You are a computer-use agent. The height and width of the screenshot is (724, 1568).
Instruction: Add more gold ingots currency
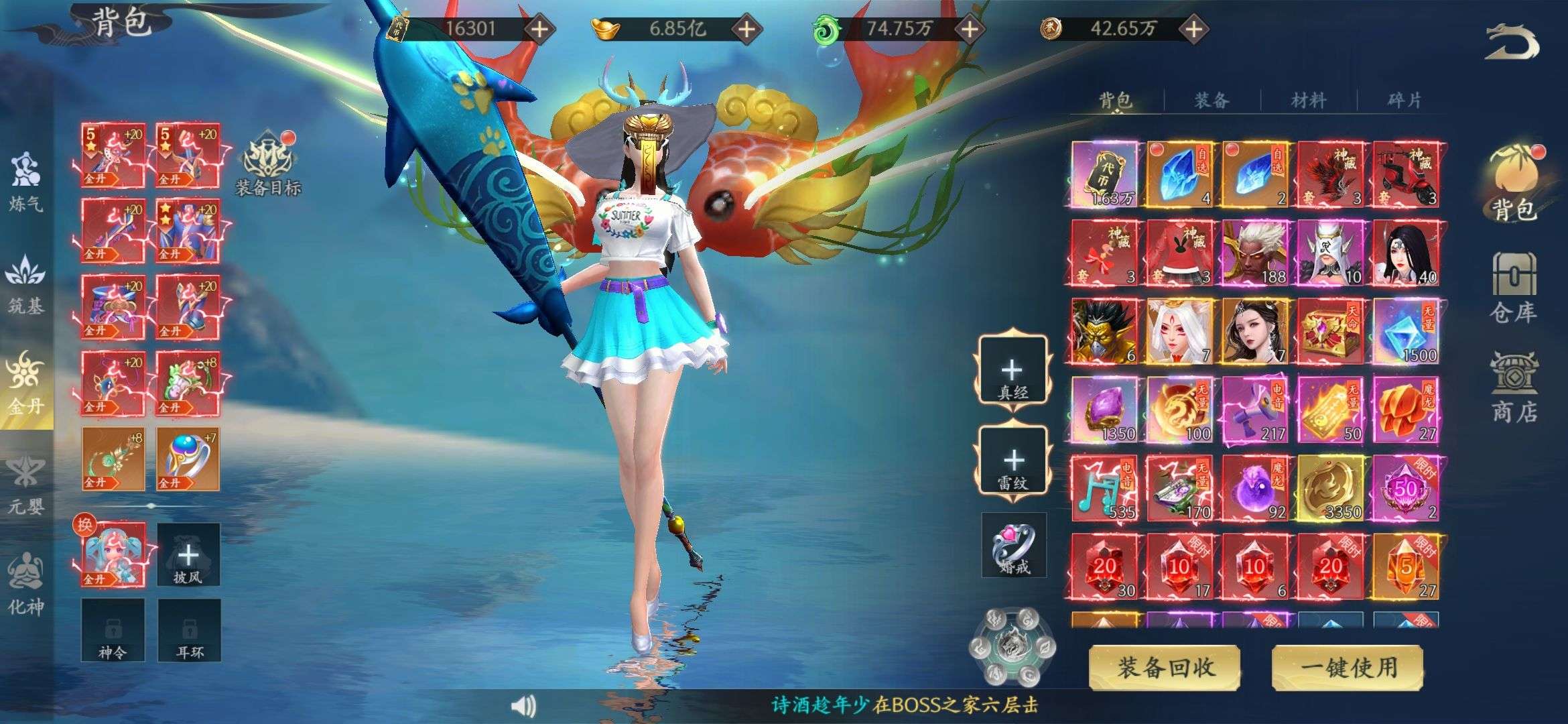coord(746,29)
